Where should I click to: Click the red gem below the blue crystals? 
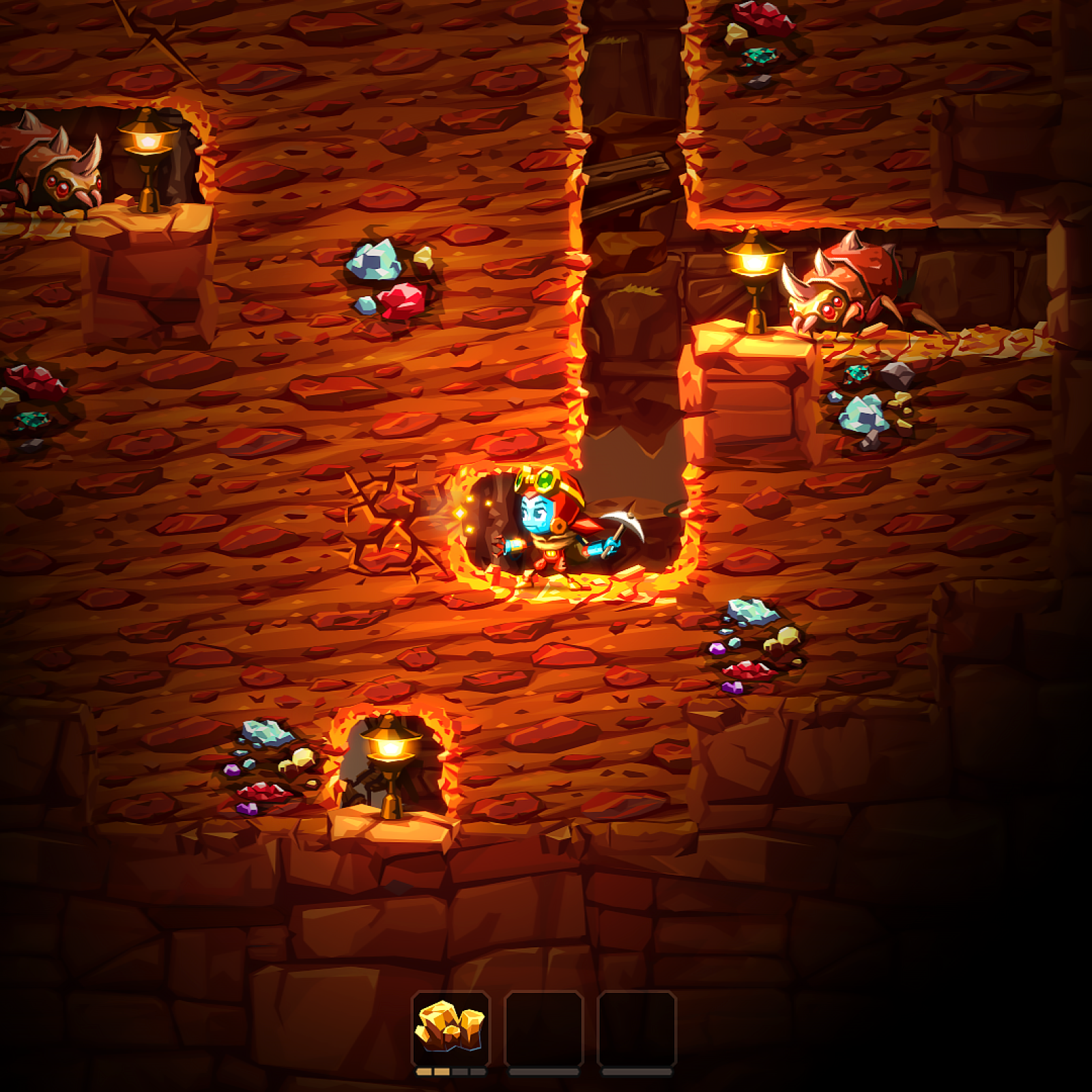[399, 300]
